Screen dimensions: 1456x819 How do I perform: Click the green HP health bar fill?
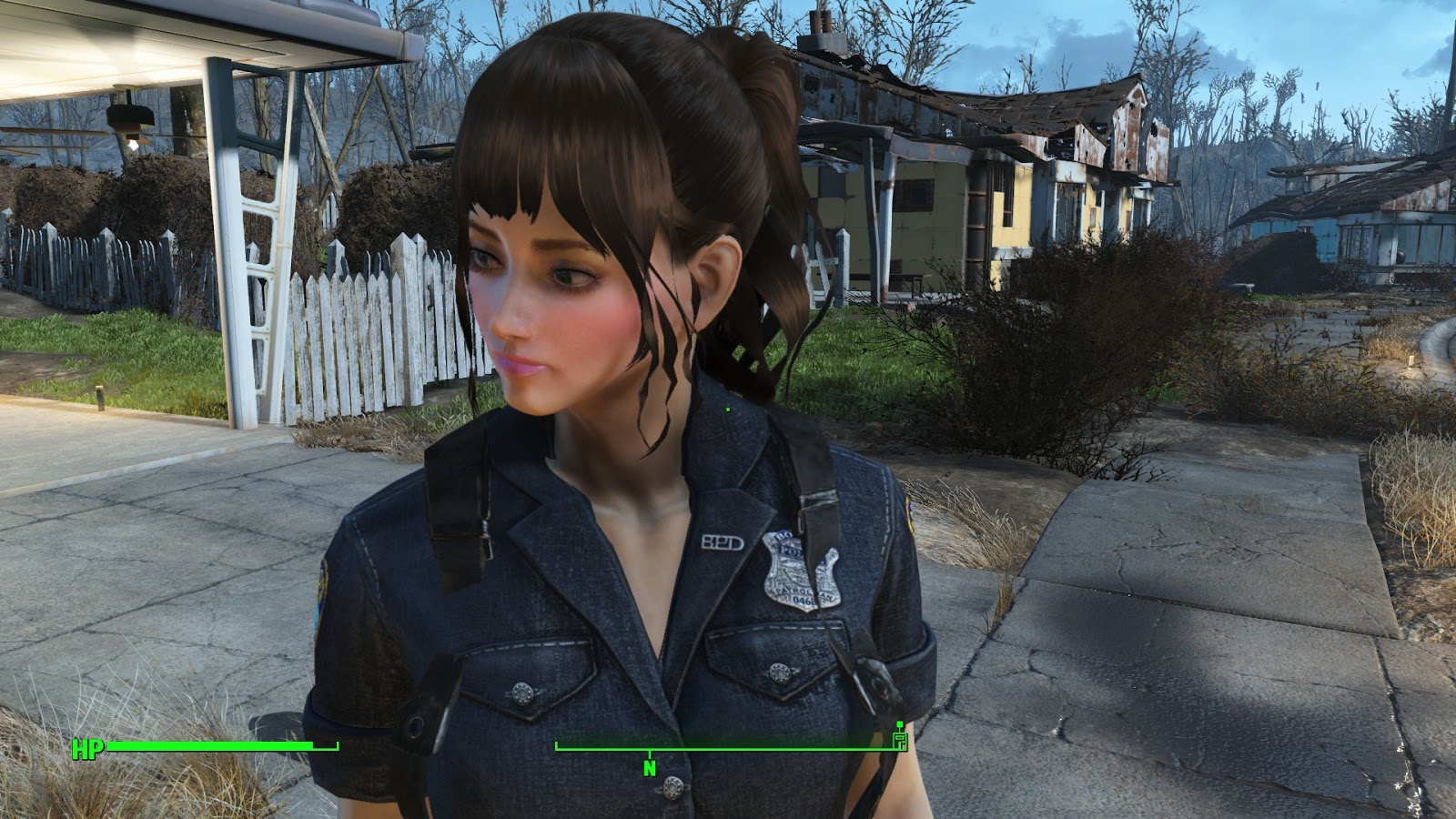pyautogui.click(x=209, y=748)
